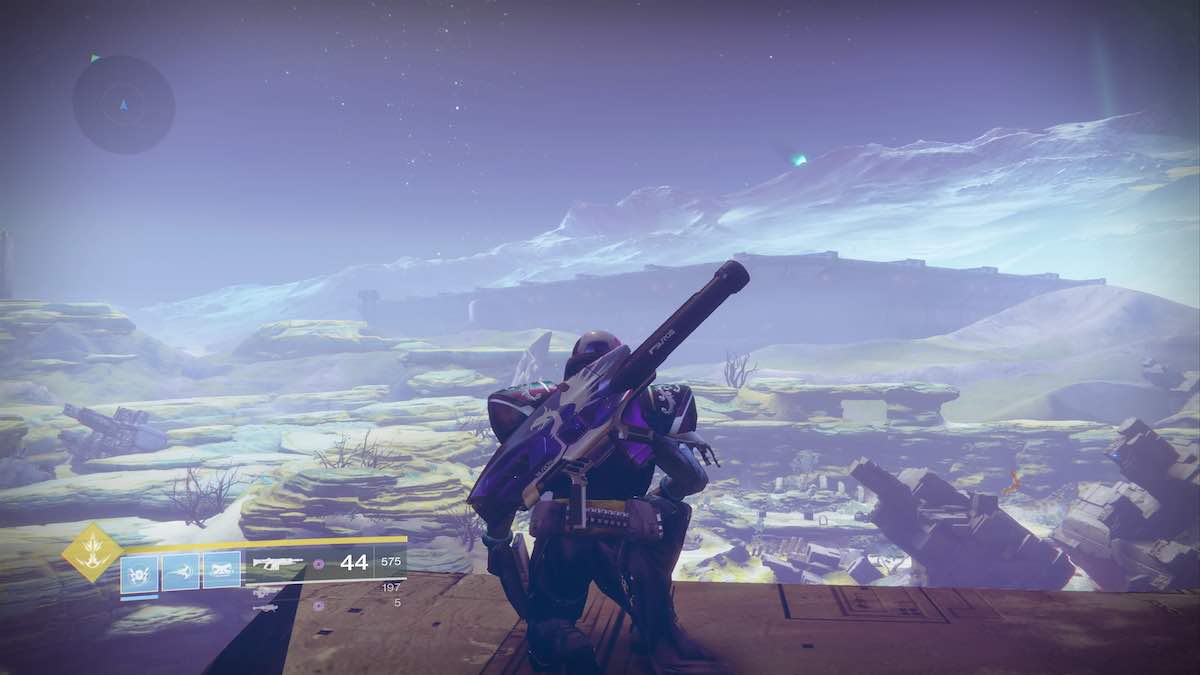Choose the bottom heavy weapon icon
This screenshot has width=1200, height=675.
(x=265, y=606)
